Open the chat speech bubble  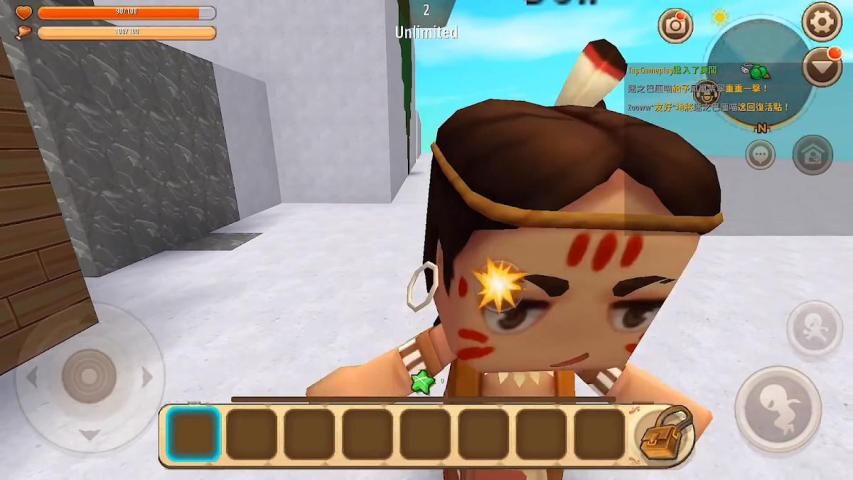761,155
